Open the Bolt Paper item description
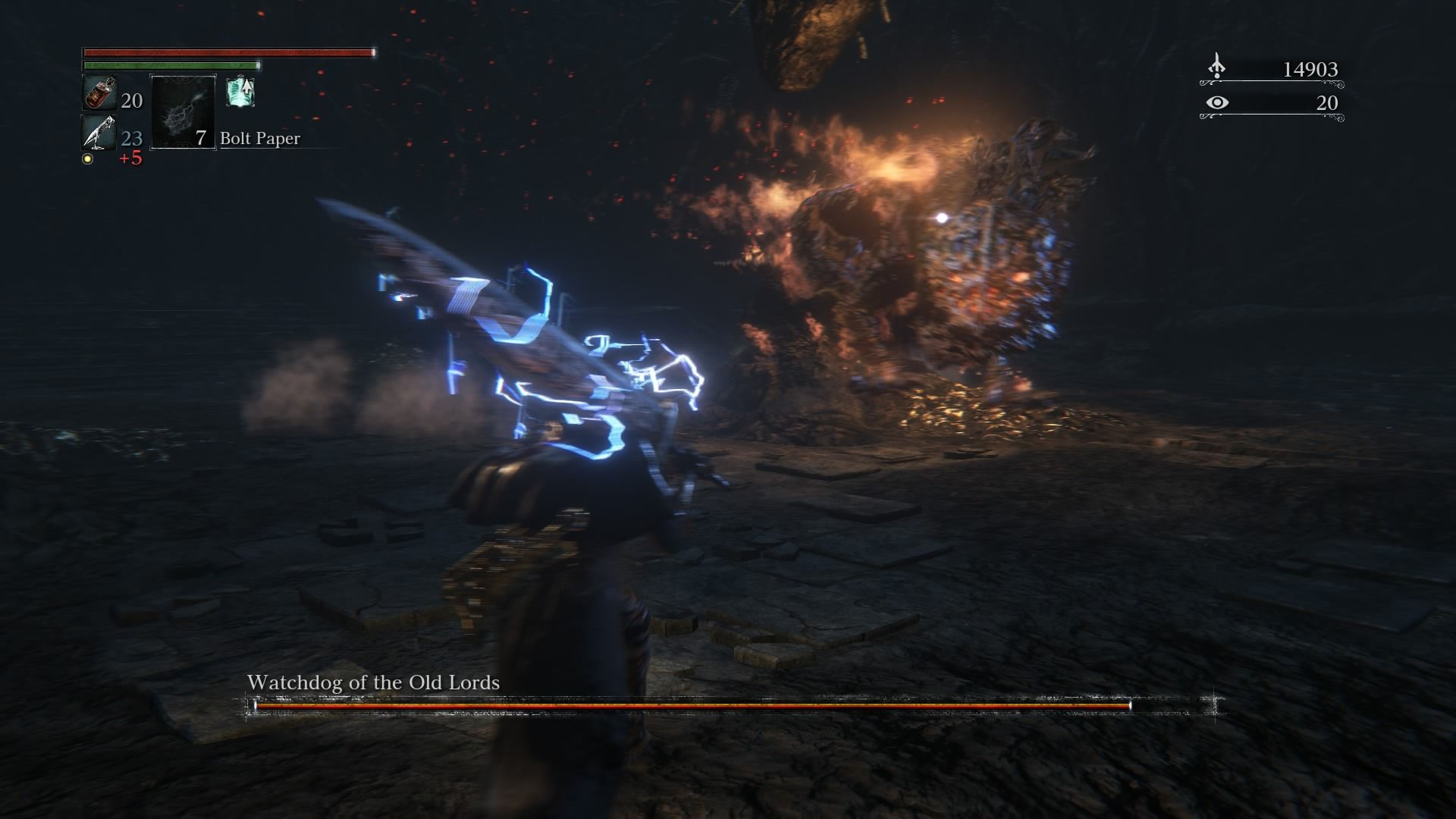 click(x=184, y=112)
